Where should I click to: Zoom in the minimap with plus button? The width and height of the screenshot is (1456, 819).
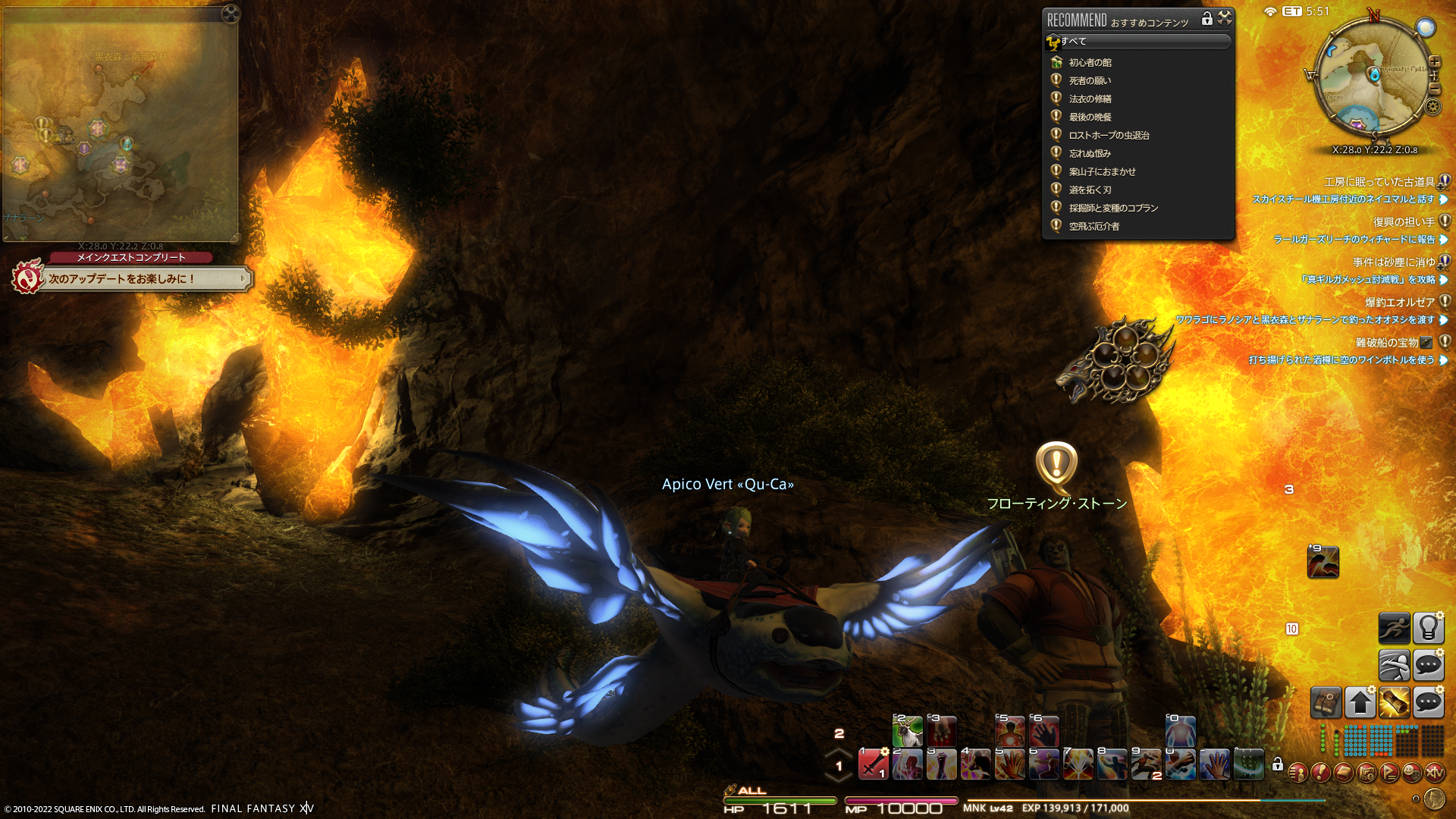click(x=1434, y=62)
